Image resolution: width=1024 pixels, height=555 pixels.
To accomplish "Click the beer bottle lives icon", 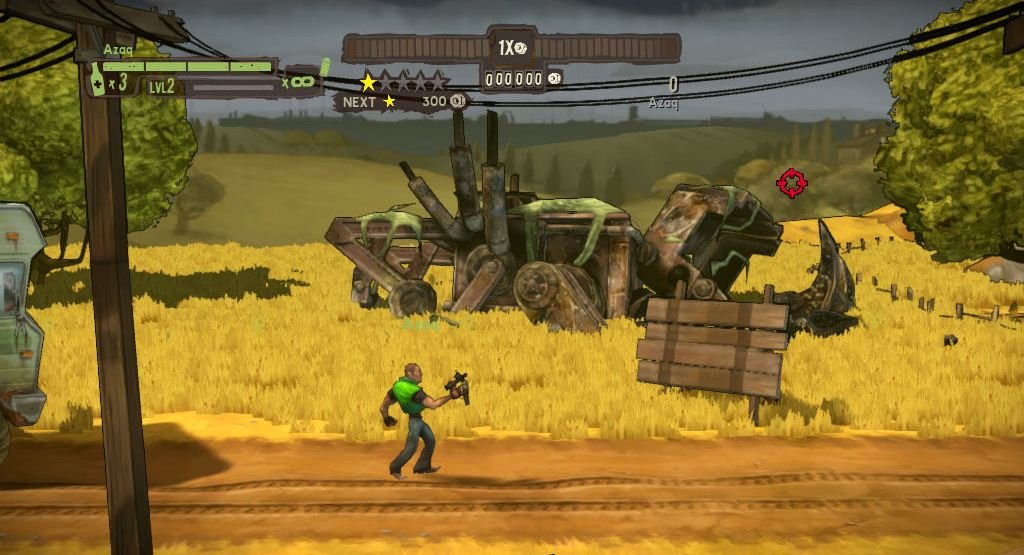I will click(x=97, y=80).
